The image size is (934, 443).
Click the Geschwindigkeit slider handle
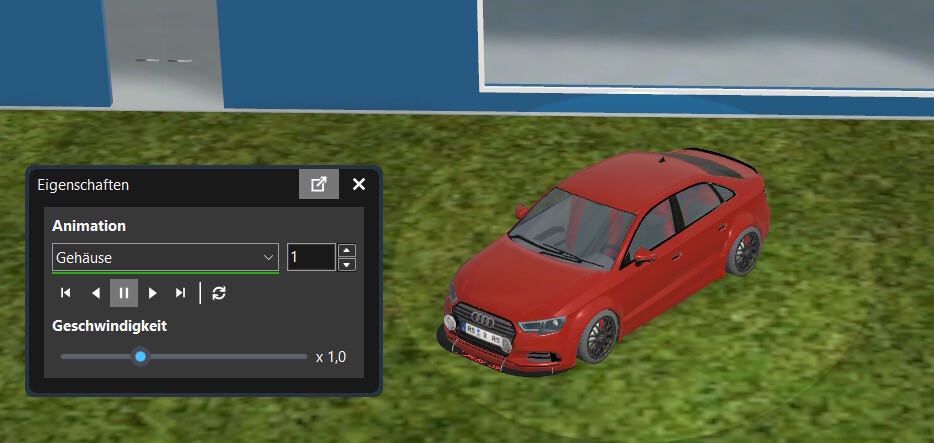[141, 356]
